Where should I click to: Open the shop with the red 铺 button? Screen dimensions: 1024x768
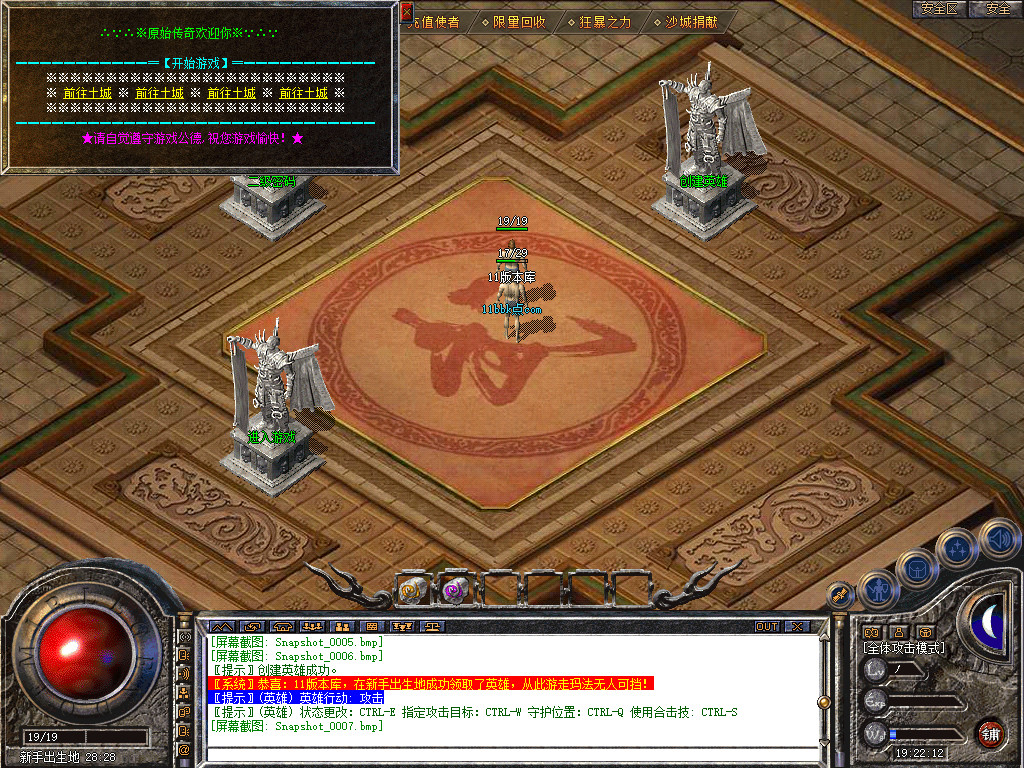click(x=991, y=733)
